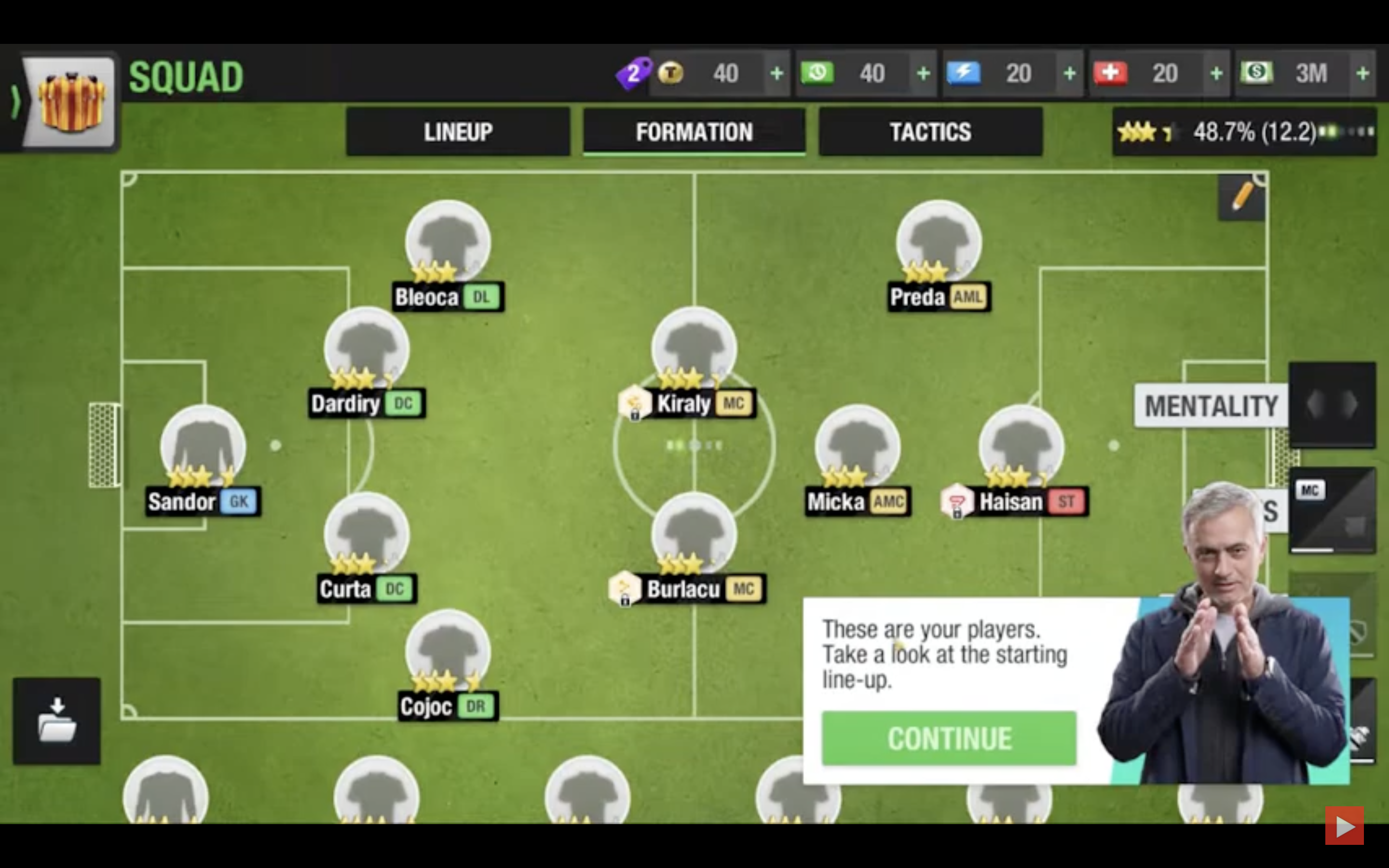Switch to the LINEUP tab
Screen dimensions: 1389x868
(457, 132)
